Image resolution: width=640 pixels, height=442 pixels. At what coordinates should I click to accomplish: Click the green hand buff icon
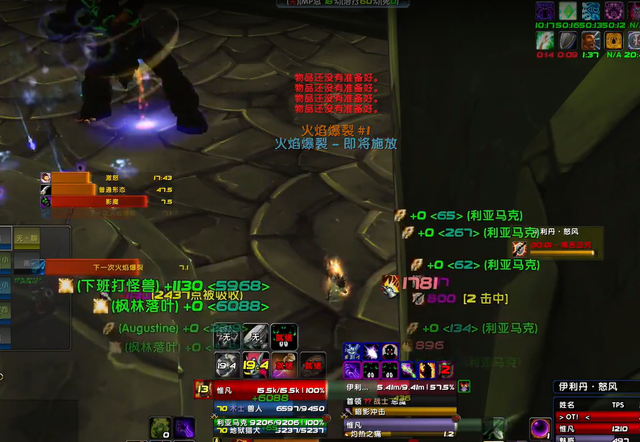(x=545, y=40)
